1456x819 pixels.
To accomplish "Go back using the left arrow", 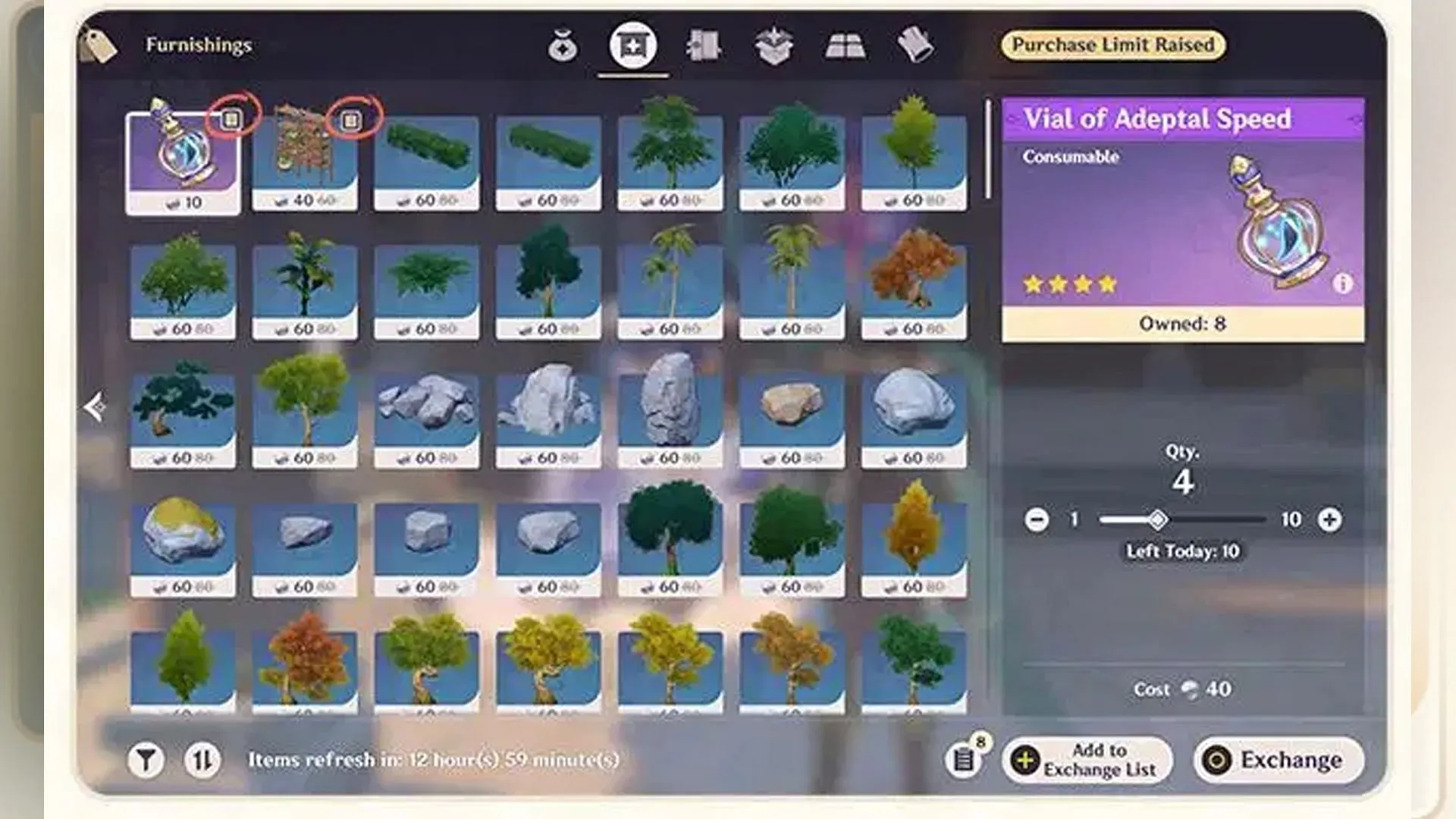I will 96,407.
